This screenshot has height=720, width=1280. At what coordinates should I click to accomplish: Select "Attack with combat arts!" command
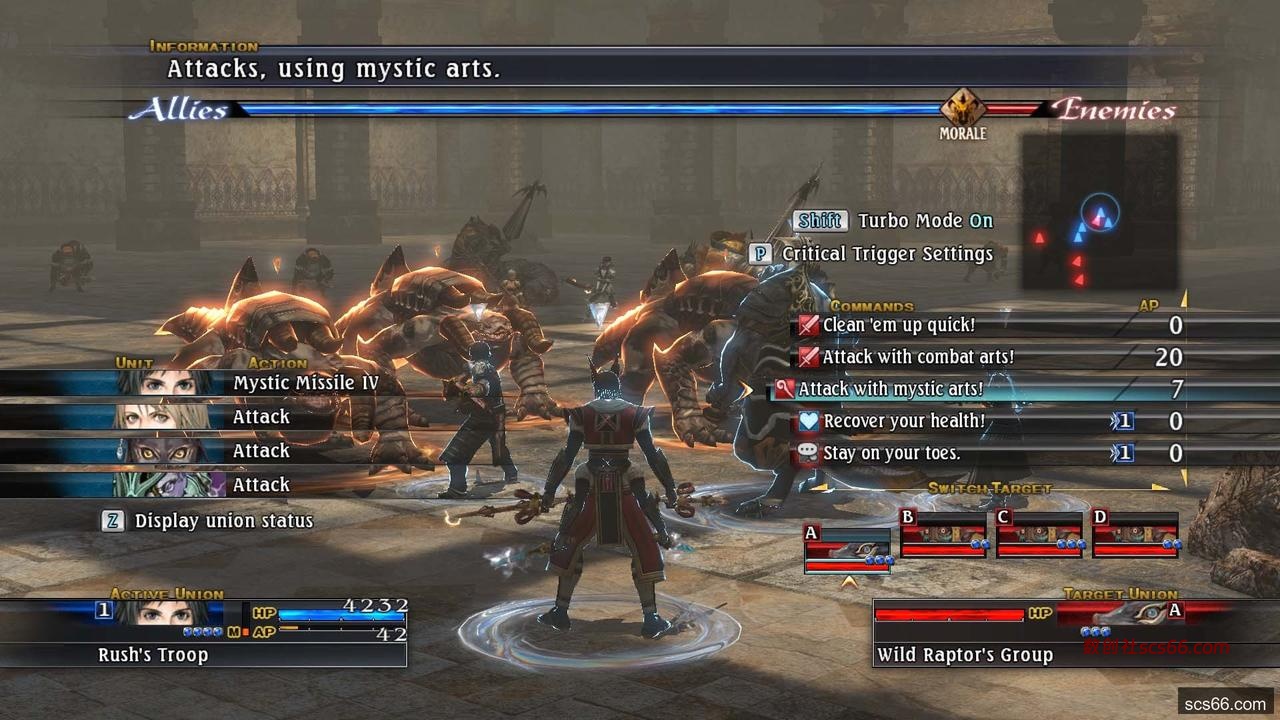(918, 357)
